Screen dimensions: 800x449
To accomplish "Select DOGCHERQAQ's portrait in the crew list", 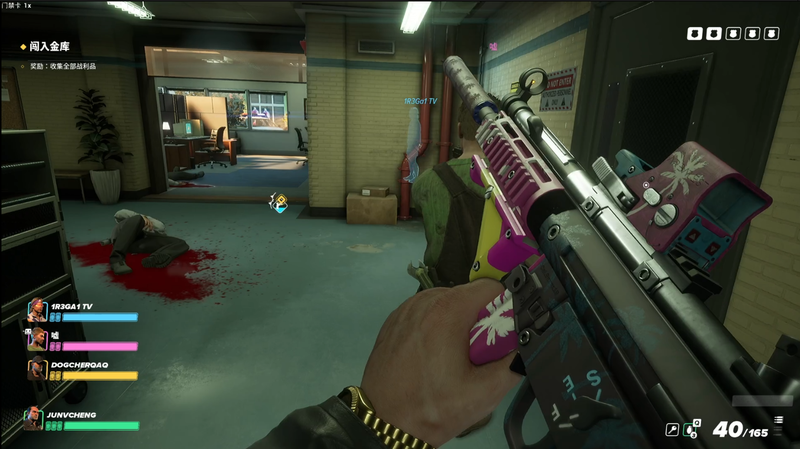I will click(x=36, y=370).
